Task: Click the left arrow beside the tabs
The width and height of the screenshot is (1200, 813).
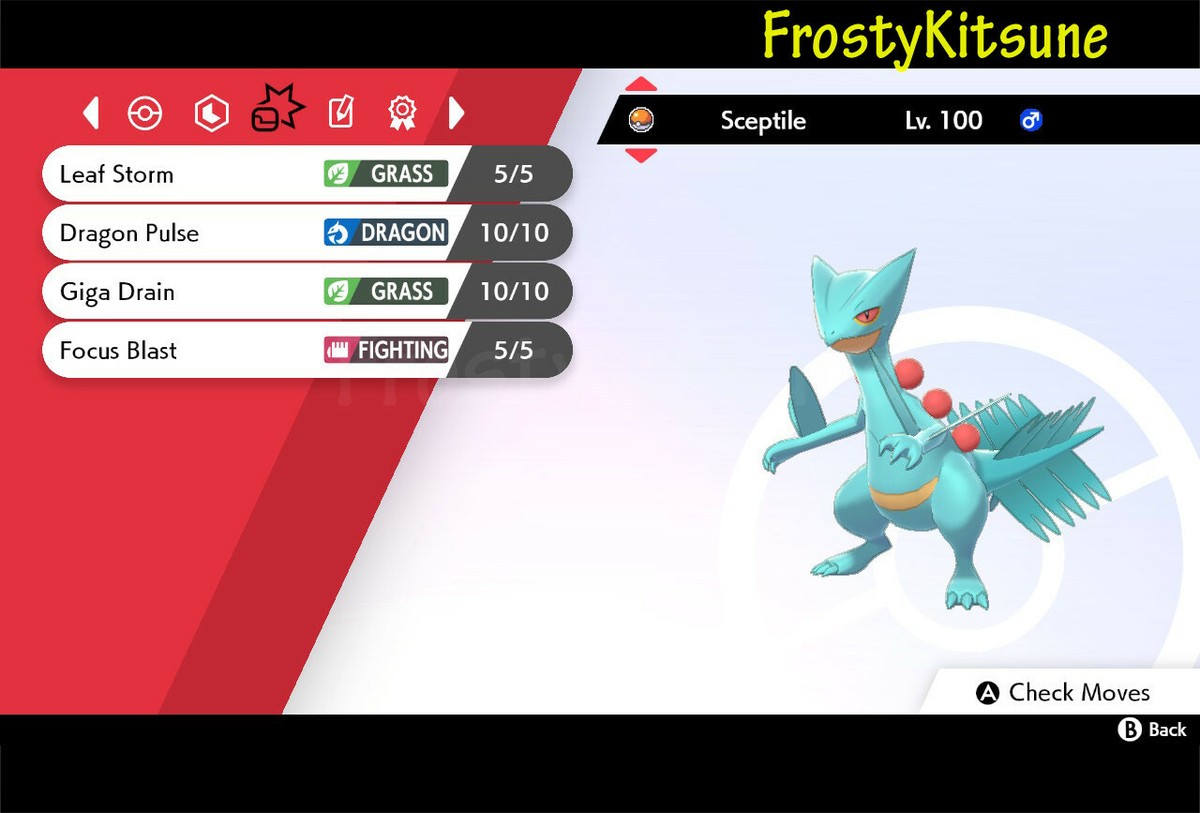Action: pos(91,114)
